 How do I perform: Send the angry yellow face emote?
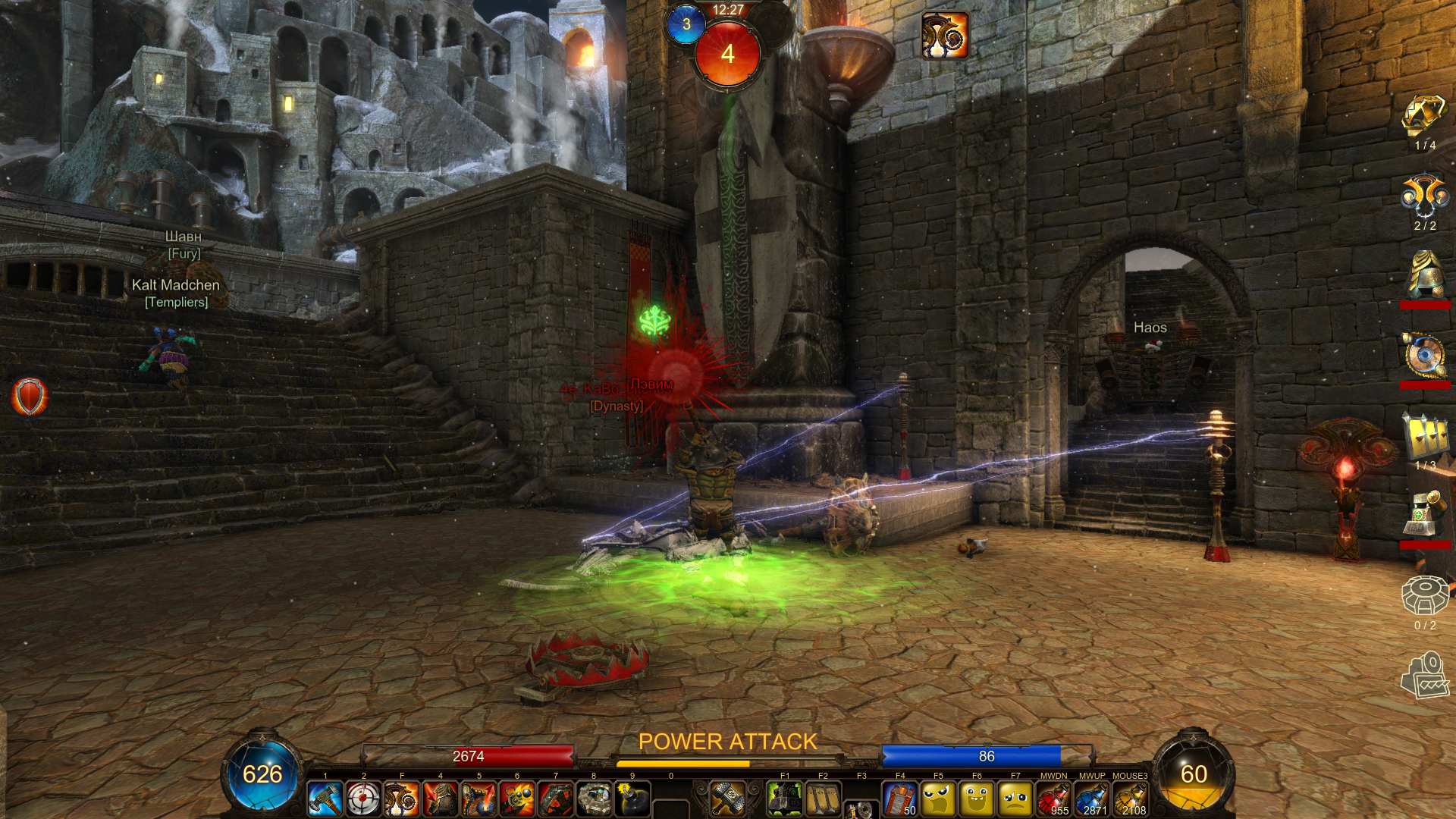938,799
